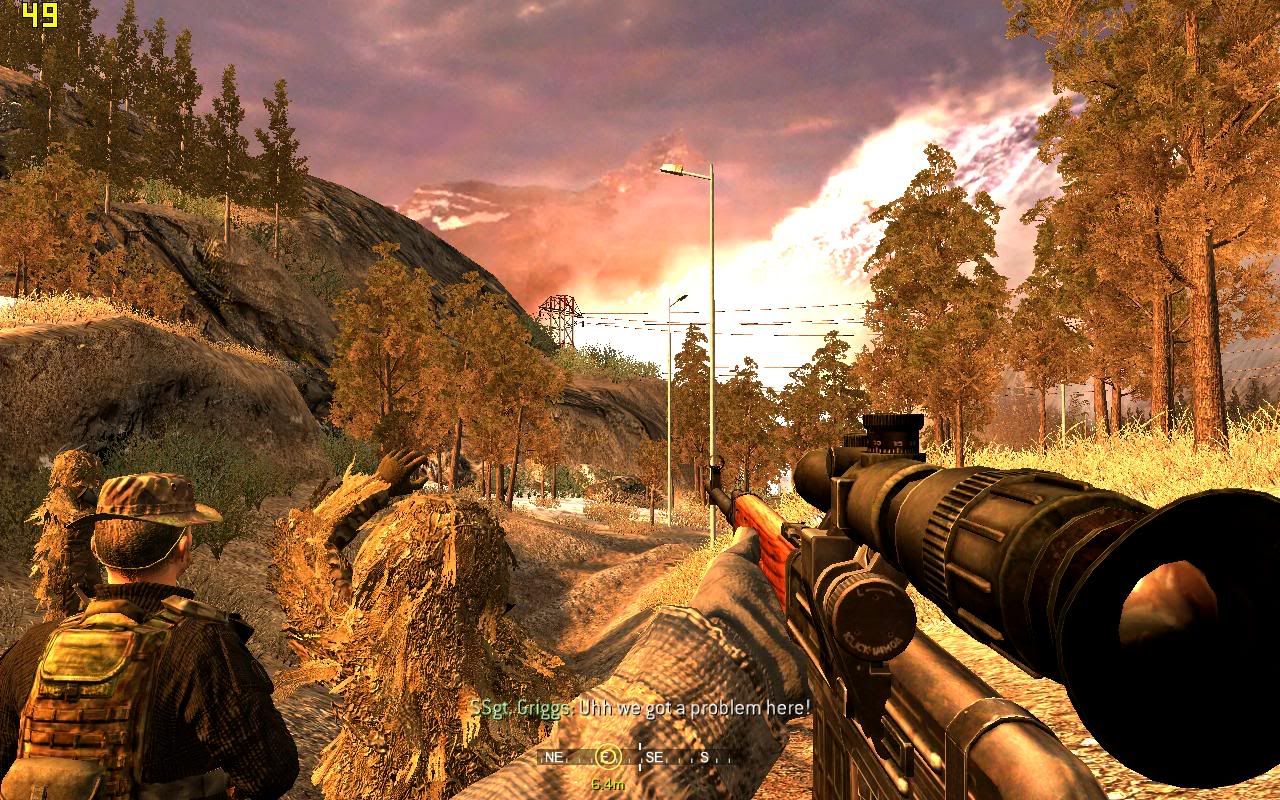The image size is (1280, 800).
Task: Click the yellow objective marker on the compass
Action: click(608, 757)
